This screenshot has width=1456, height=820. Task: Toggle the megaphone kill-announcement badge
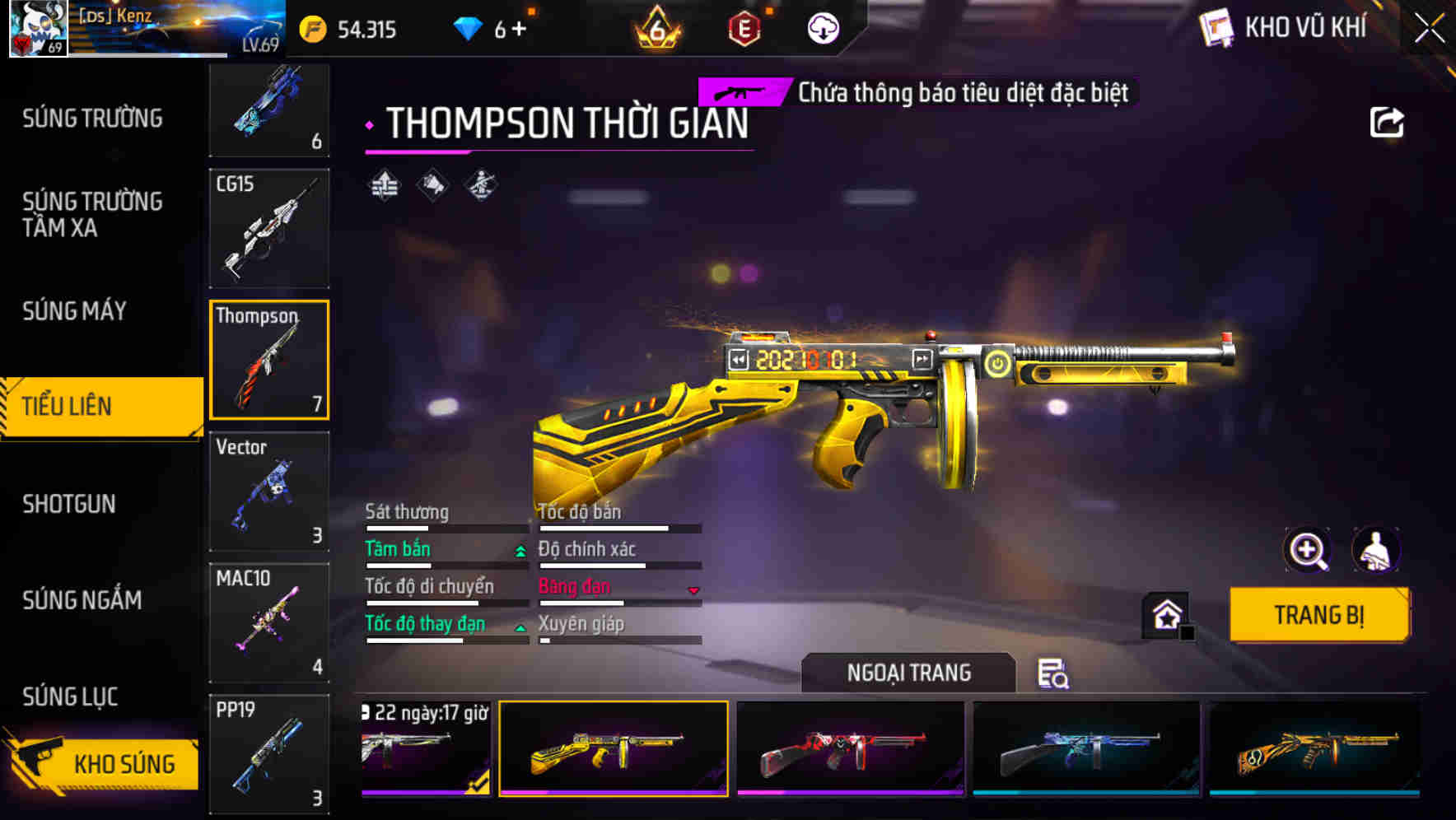434,183
